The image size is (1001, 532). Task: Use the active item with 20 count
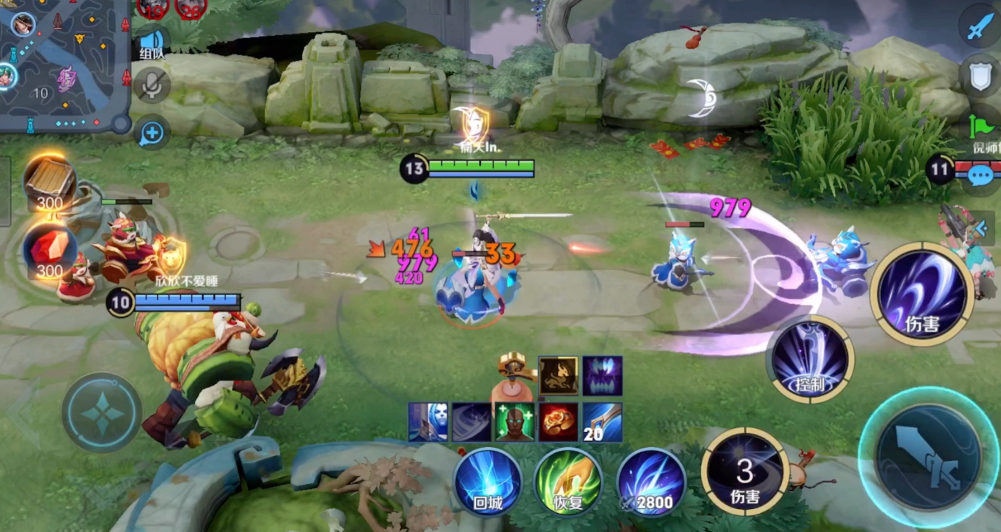point(603,422)
